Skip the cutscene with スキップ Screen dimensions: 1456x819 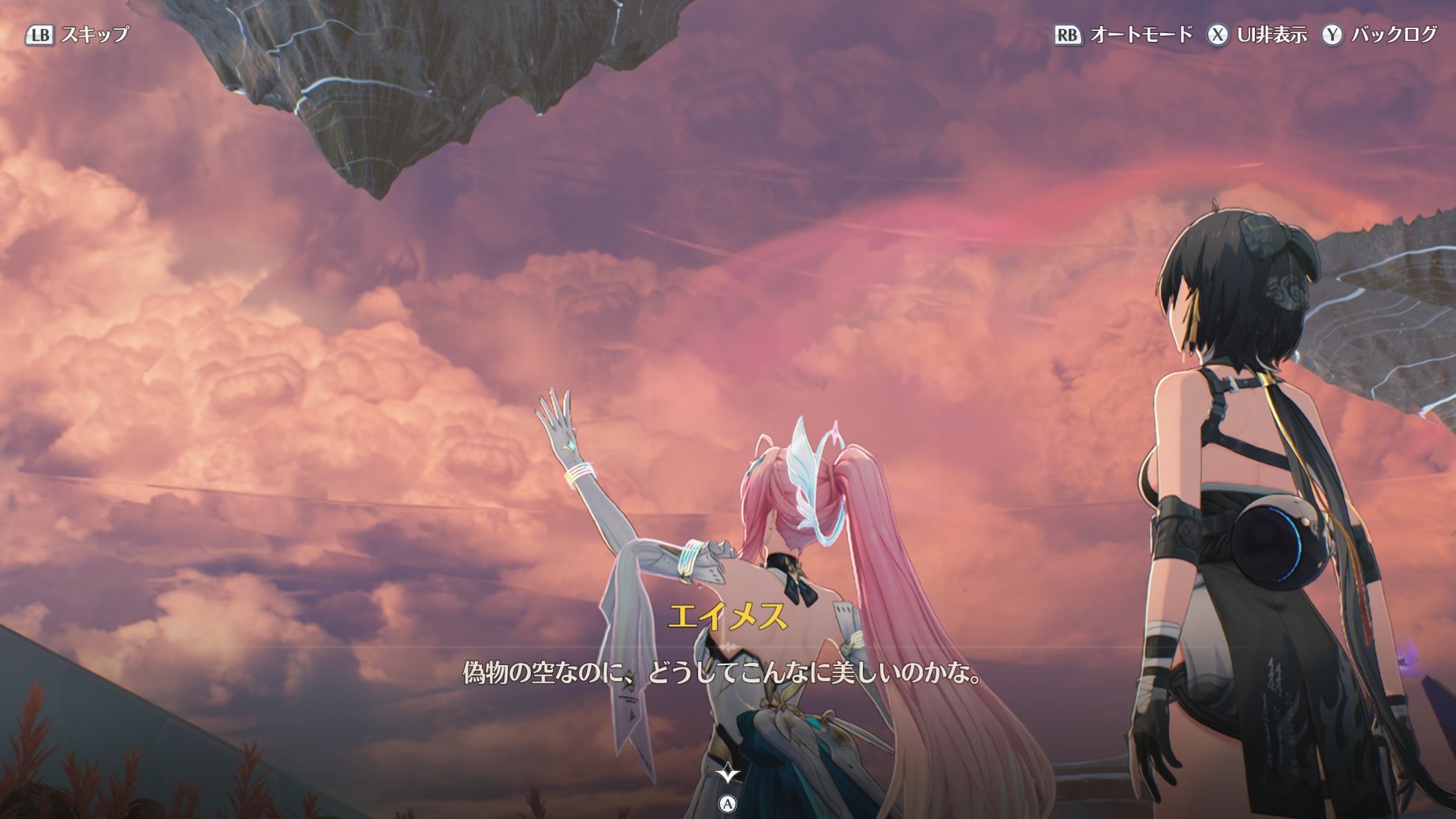click(x=78, y=35)
